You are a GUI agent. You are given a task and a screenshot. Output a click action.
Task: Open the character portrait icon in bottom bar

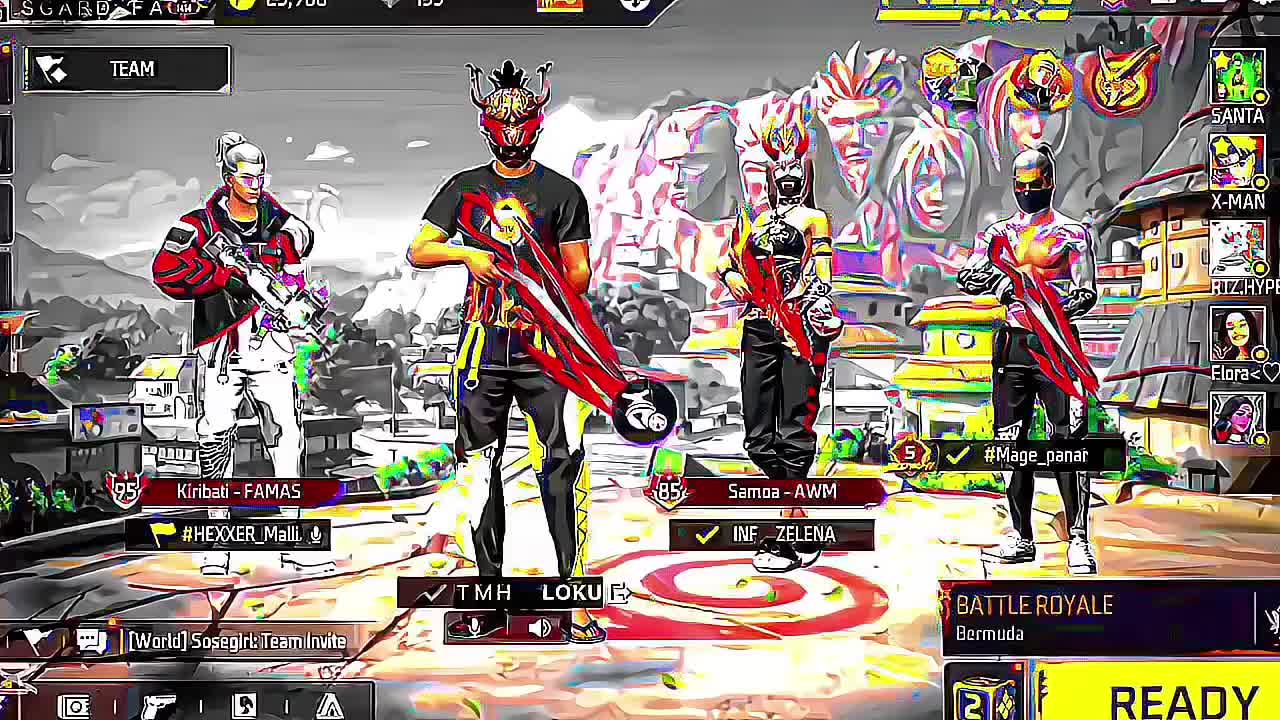coord(244,706)
